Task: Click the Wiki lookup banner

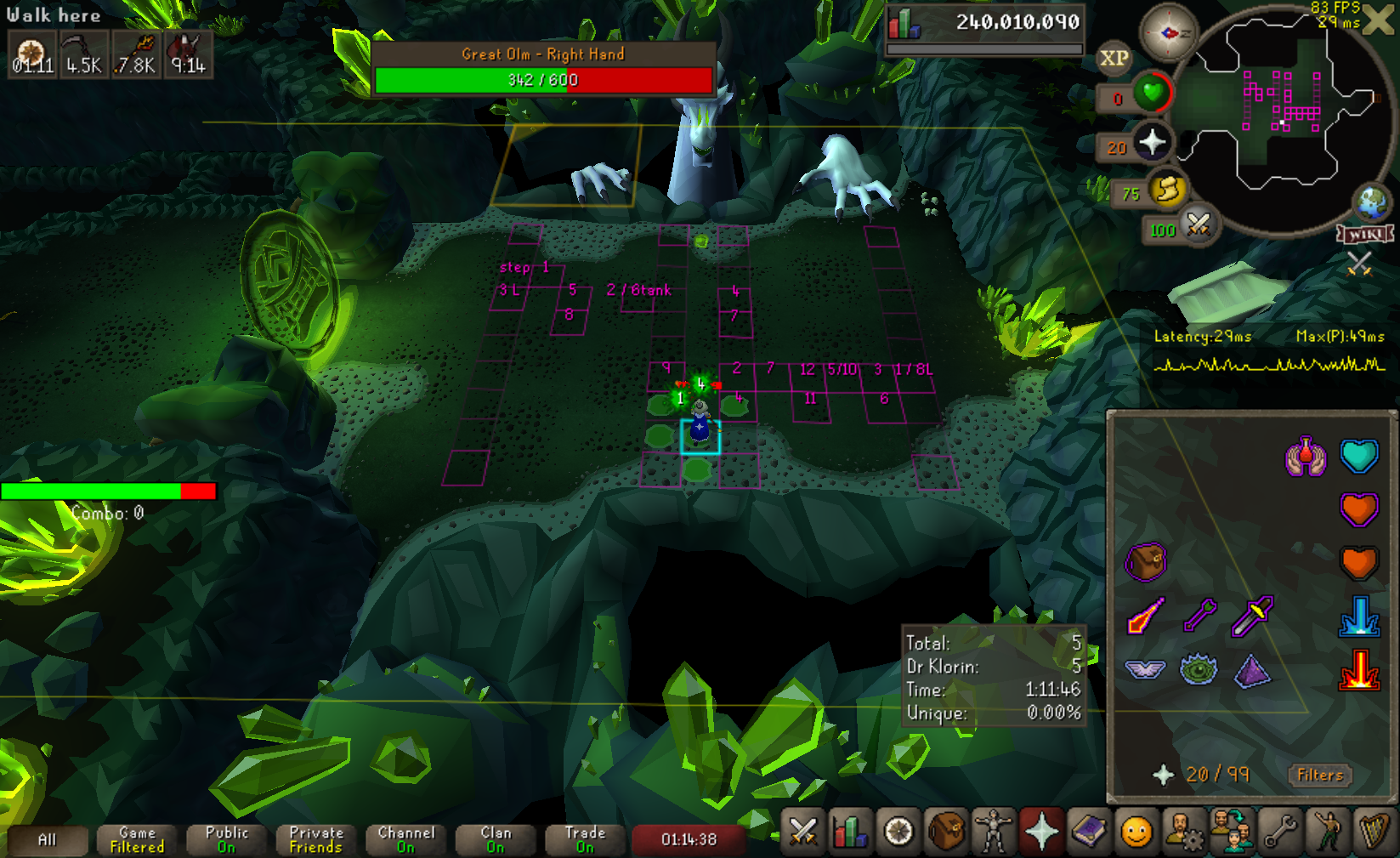Action: coord(1365,234)
